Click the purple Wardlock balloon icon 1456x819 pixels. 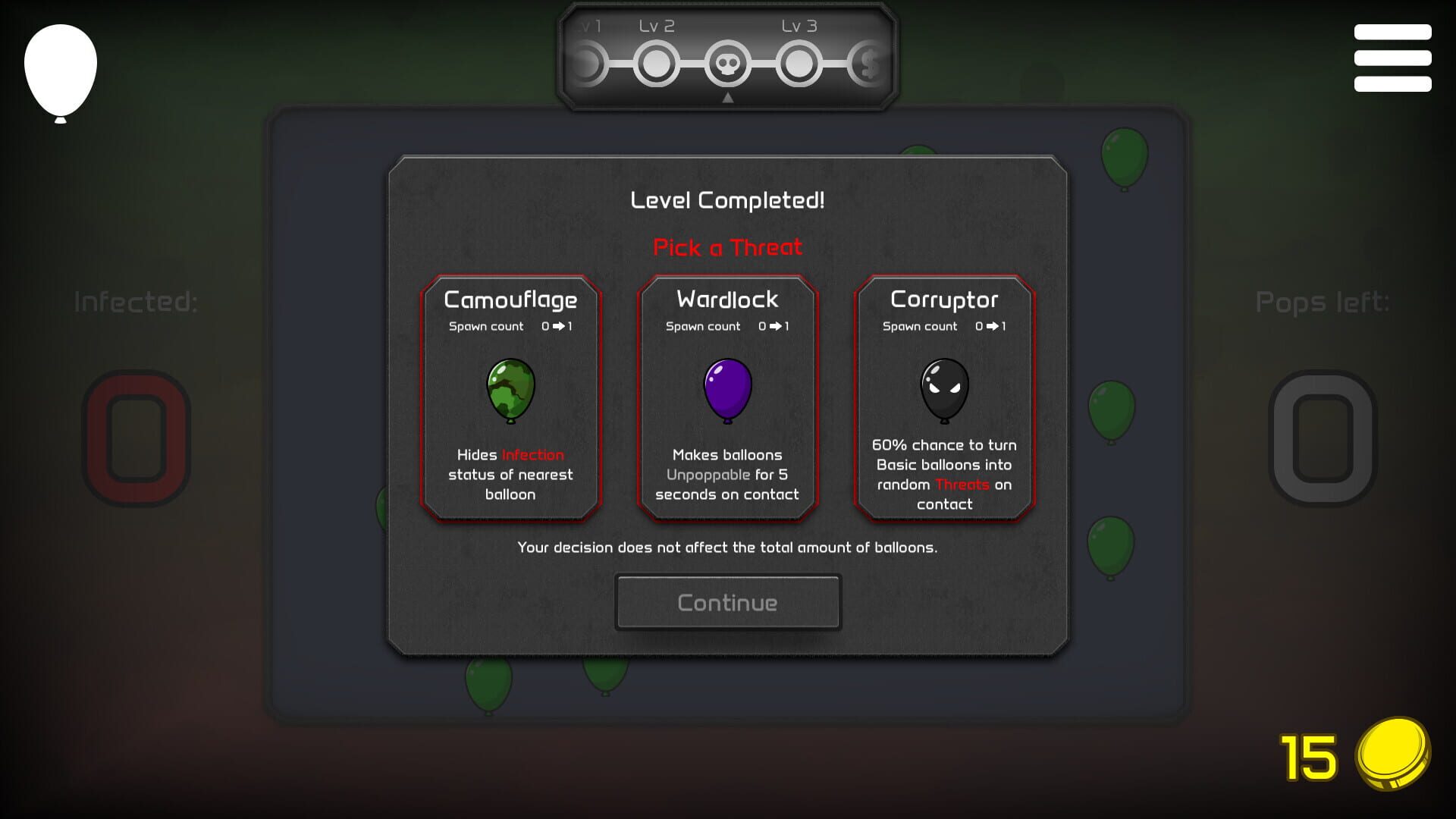[726, 389]
